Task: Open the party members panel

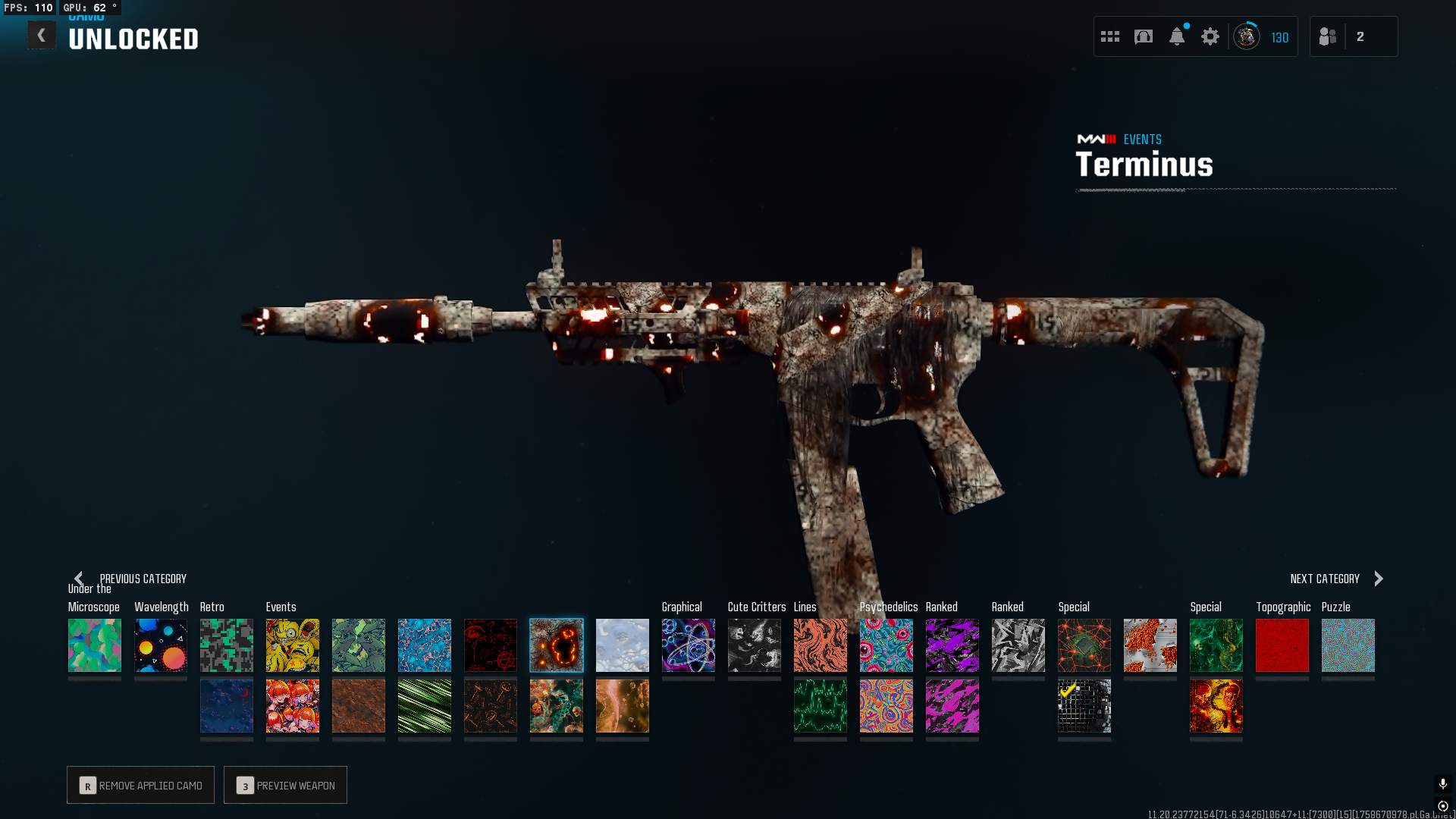Action: 1329,36
